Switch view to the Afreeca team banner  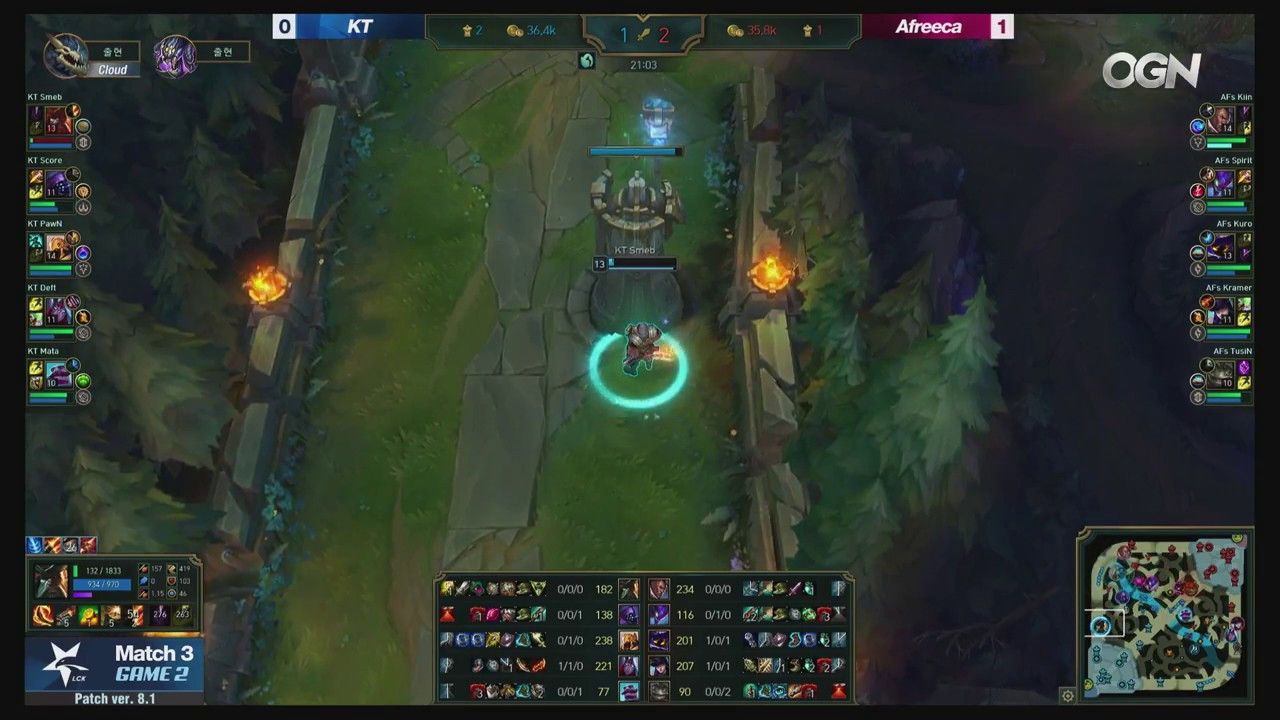[928, 27]
